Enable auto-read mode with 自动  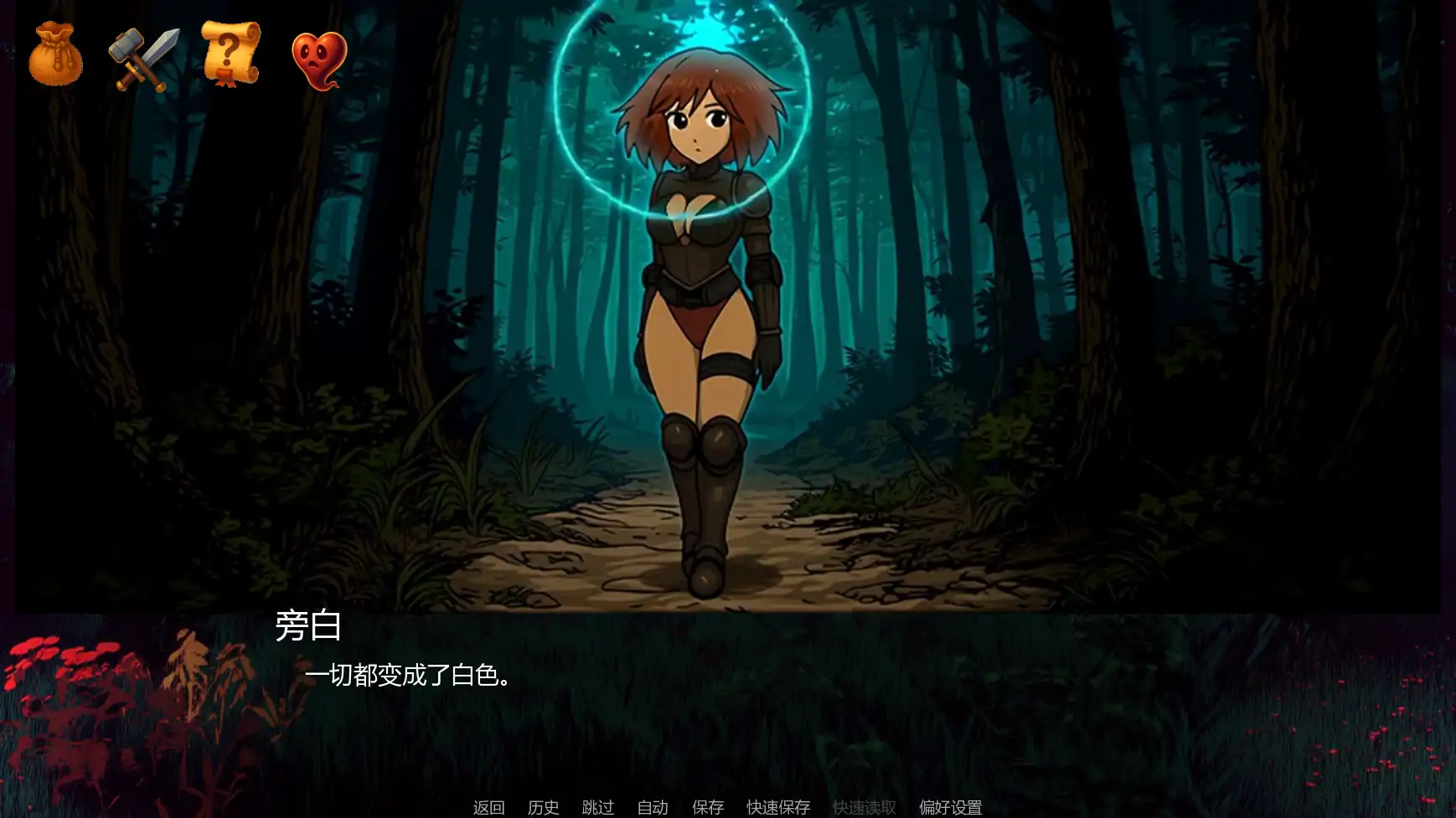[x=653, y=806]
